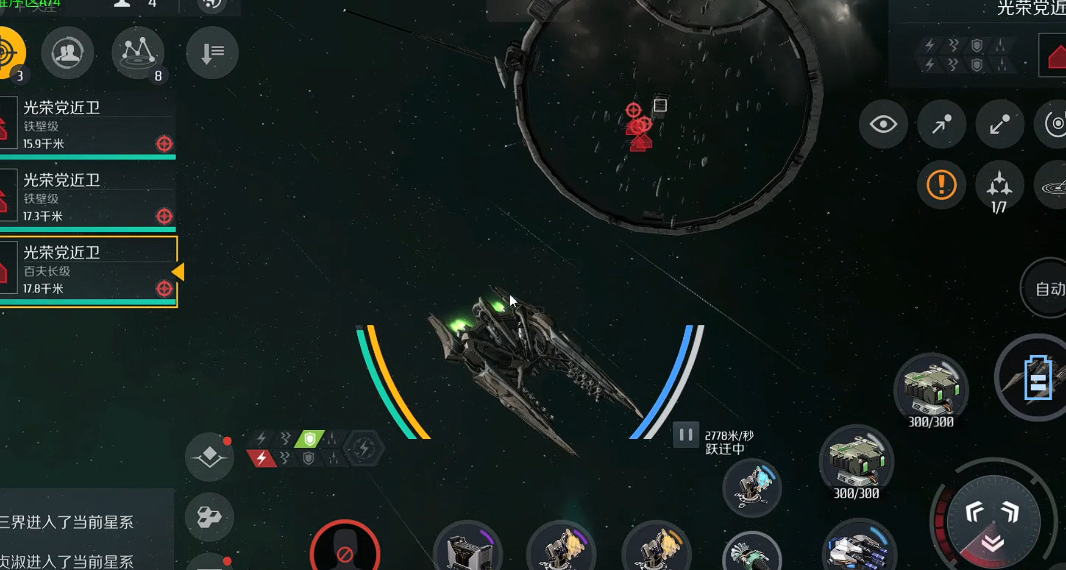Open the target list tab with badge 3
1066x570 pixels.
point(8,52)
